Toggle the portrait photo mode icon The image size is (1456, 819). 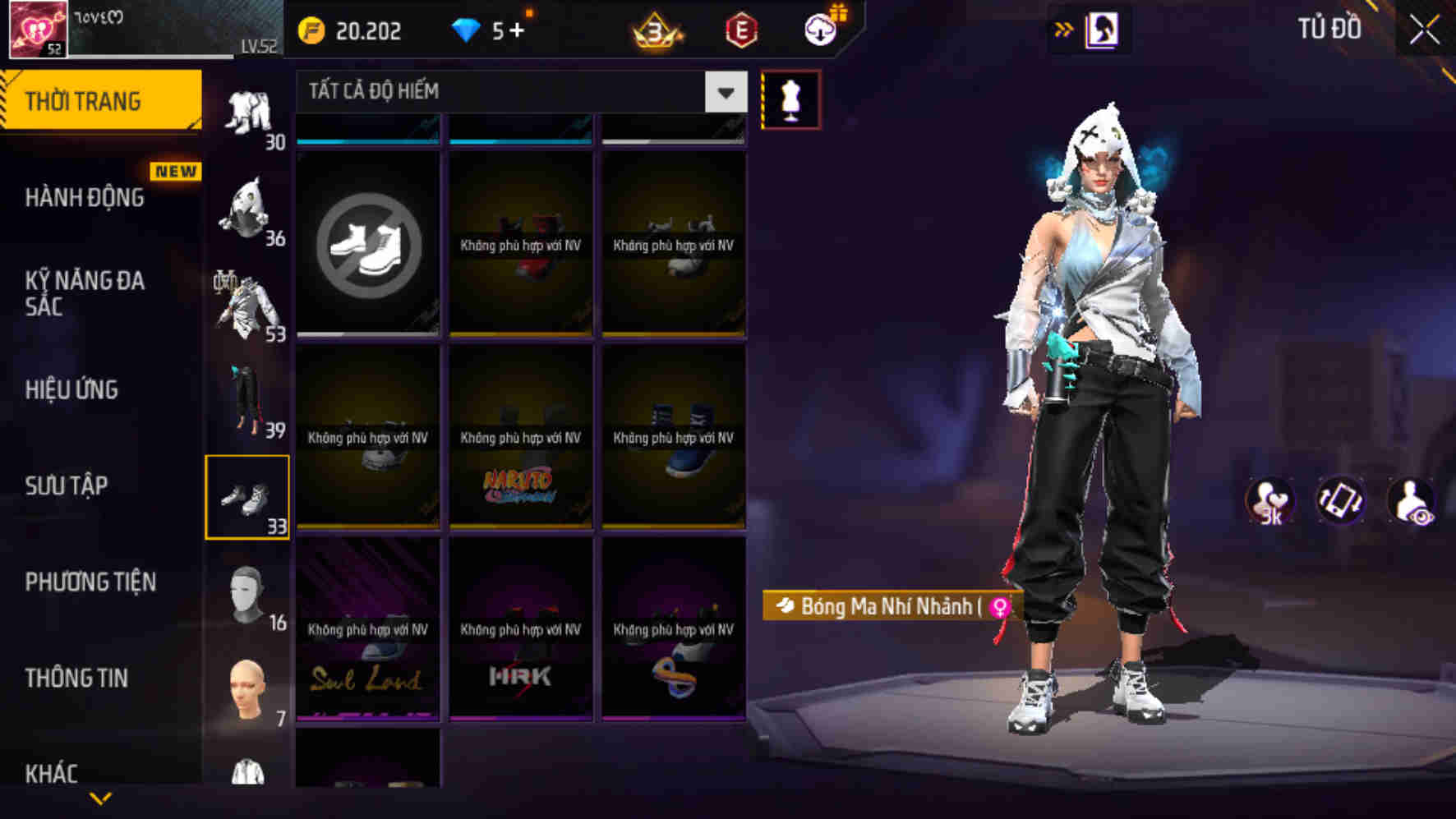pyautogui.click(x=1105, y=29)
